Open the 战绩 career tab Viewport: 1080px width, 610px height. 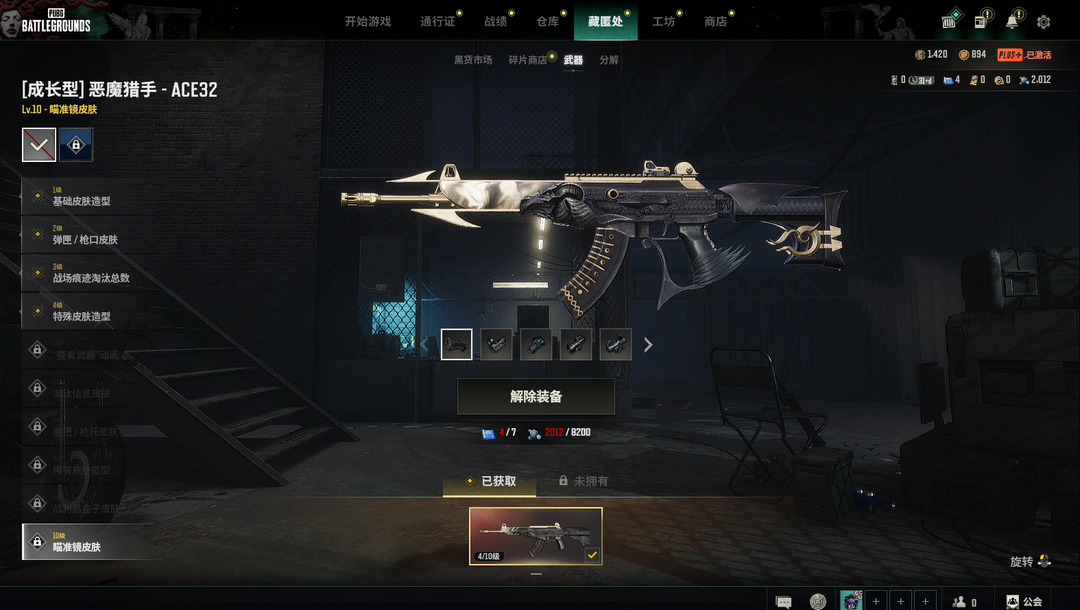coord(495,21)
